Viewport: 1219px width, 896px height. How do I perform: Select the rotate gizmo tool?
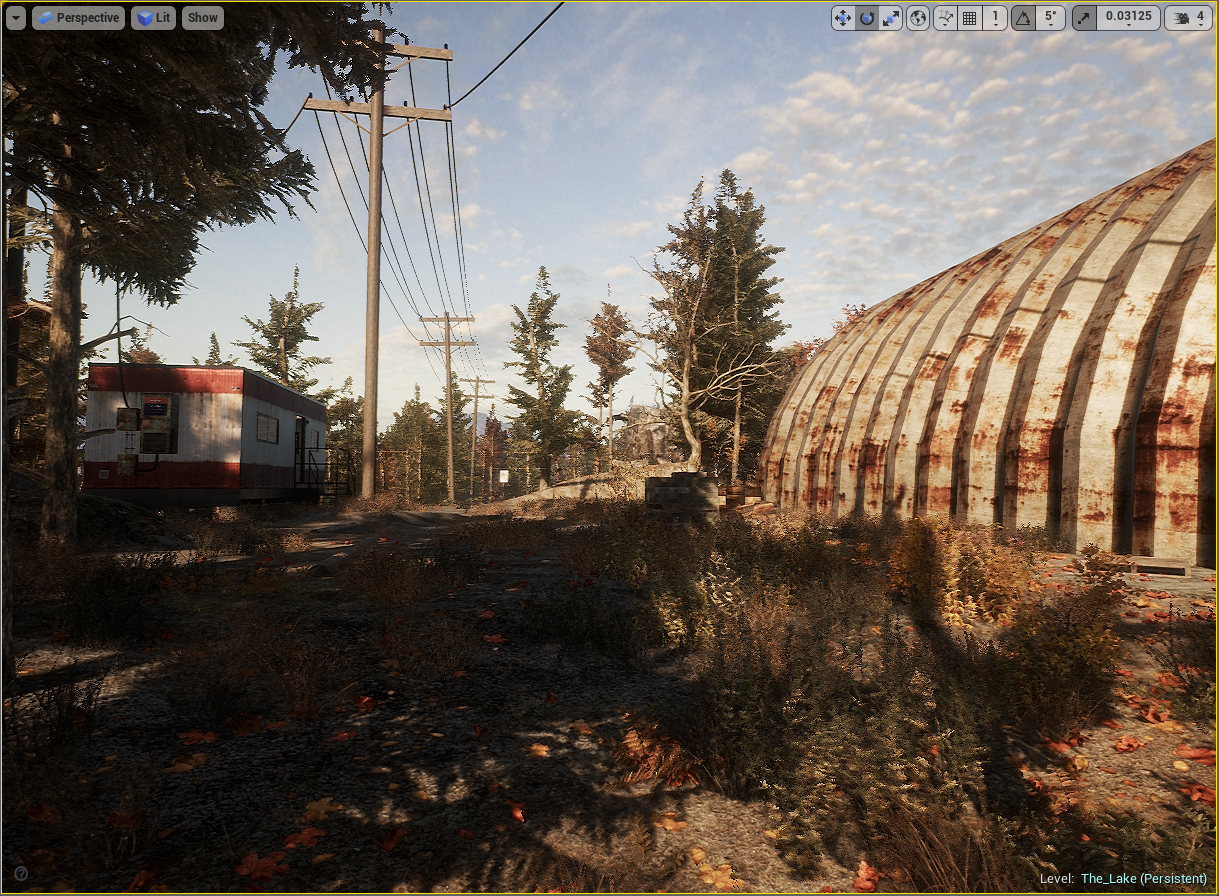(x=867, y=18)
